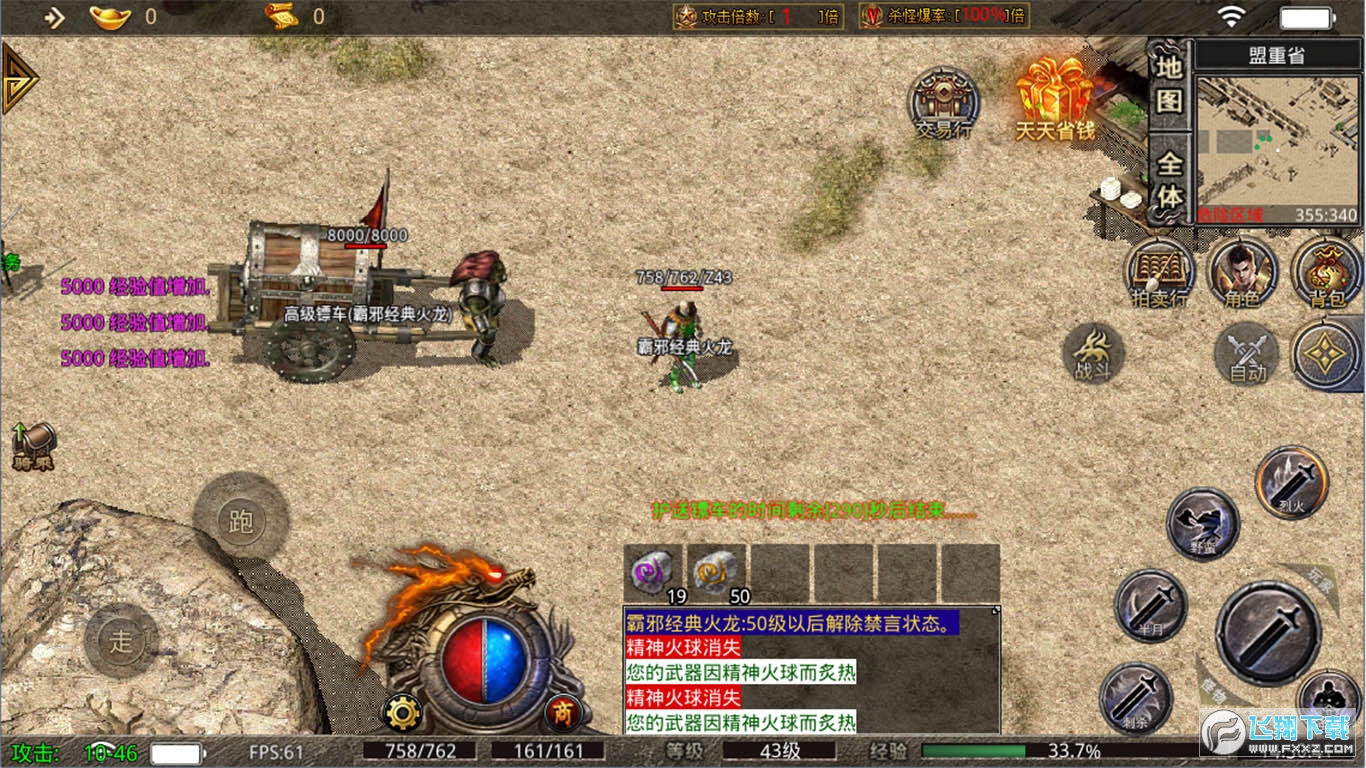Open the 地图 map button
The image size is (1366, 768).
point(1169,84)
